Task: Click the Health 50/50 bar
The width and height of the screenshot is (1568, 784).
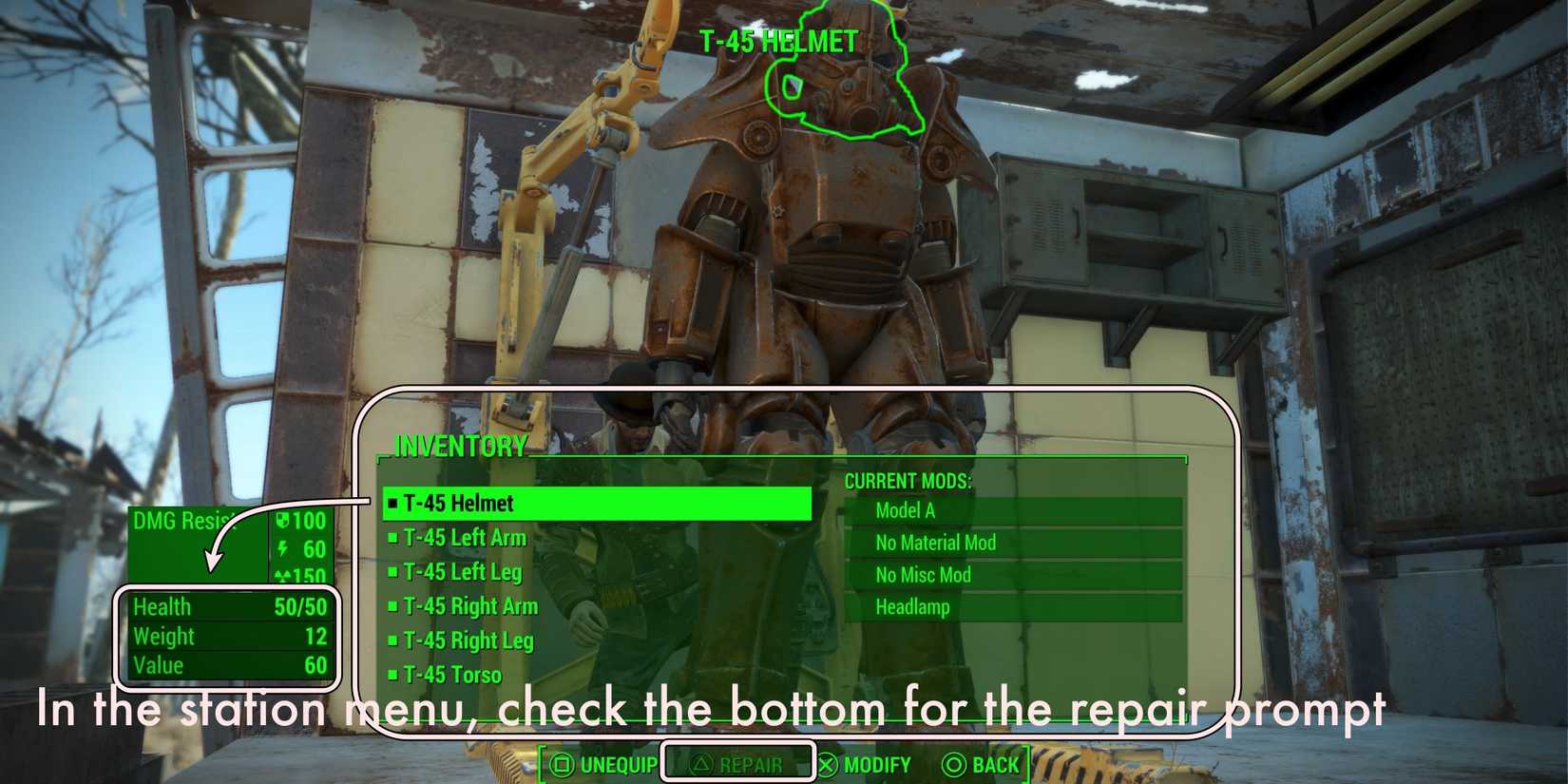Action: 228,606
